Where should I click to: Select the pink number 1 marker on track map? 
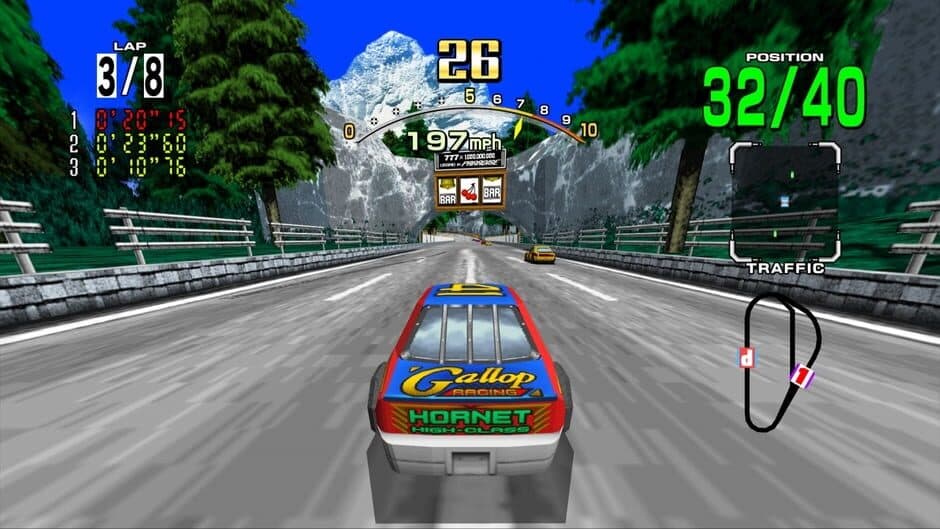[x=799, y=376]
